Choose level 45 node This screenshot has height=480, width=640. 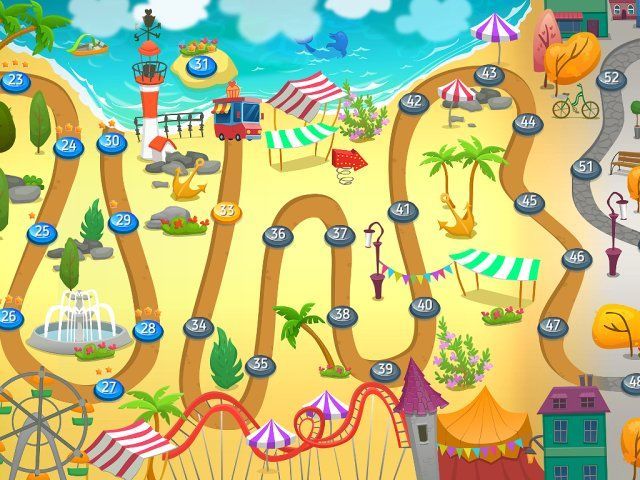click(x=529, y=202)
